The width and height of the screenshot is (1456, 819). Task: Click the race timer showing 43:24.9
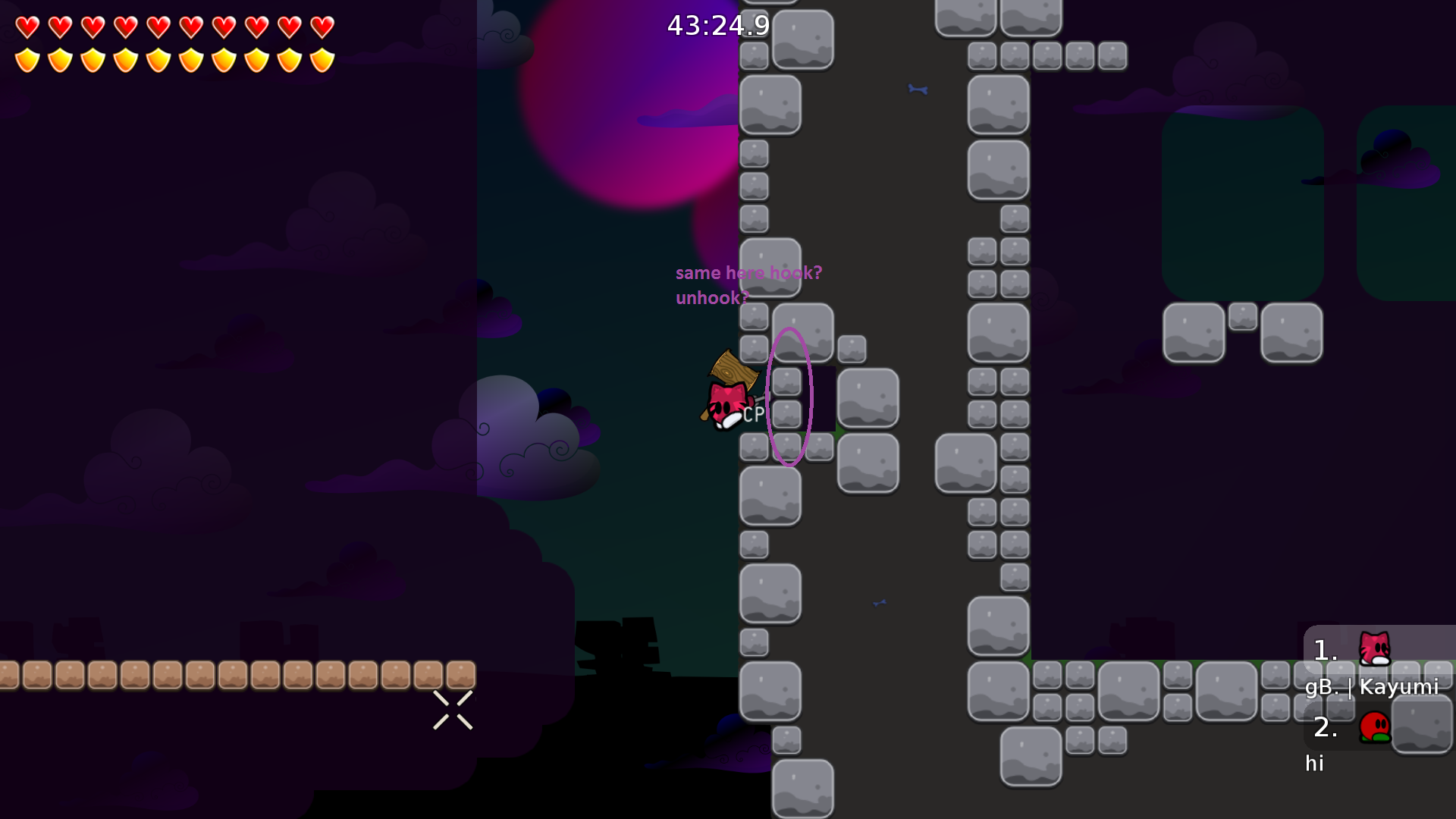[717, 26]
